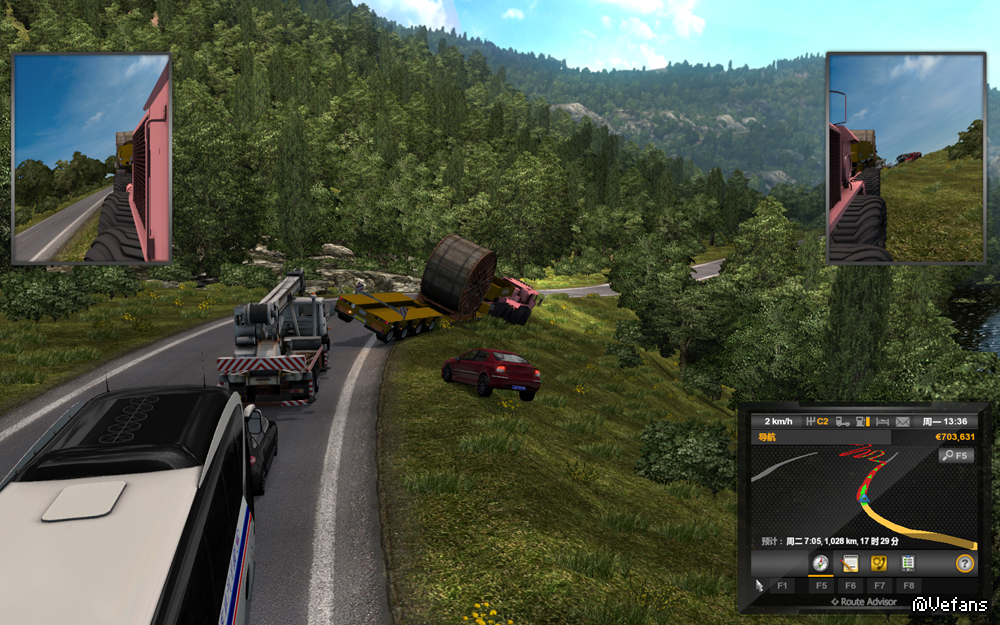
Task: Switch to the job notepad tab
Action: pos(850,564)
